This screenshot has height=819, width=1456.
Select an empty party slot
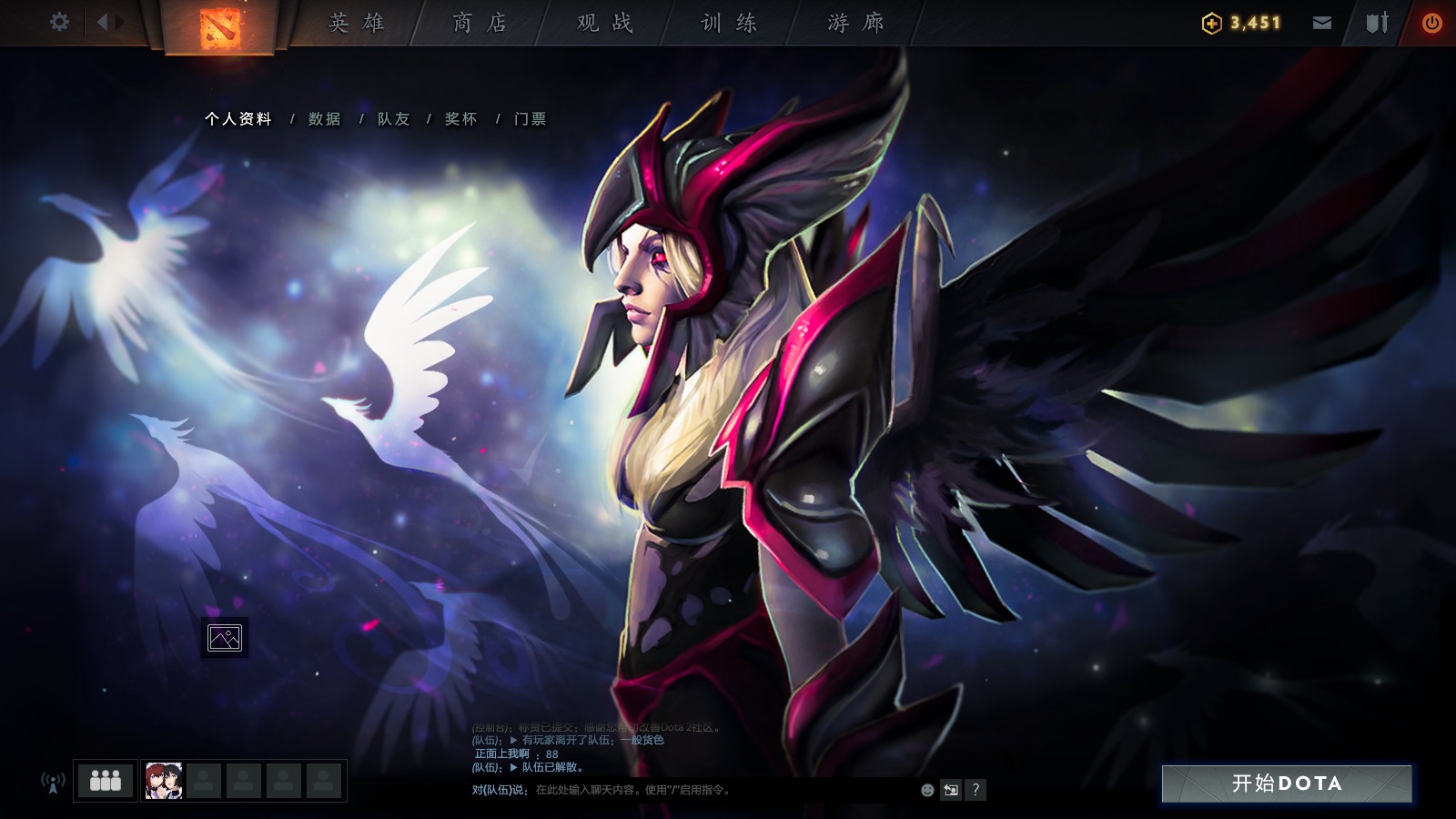tap(206, 780)
